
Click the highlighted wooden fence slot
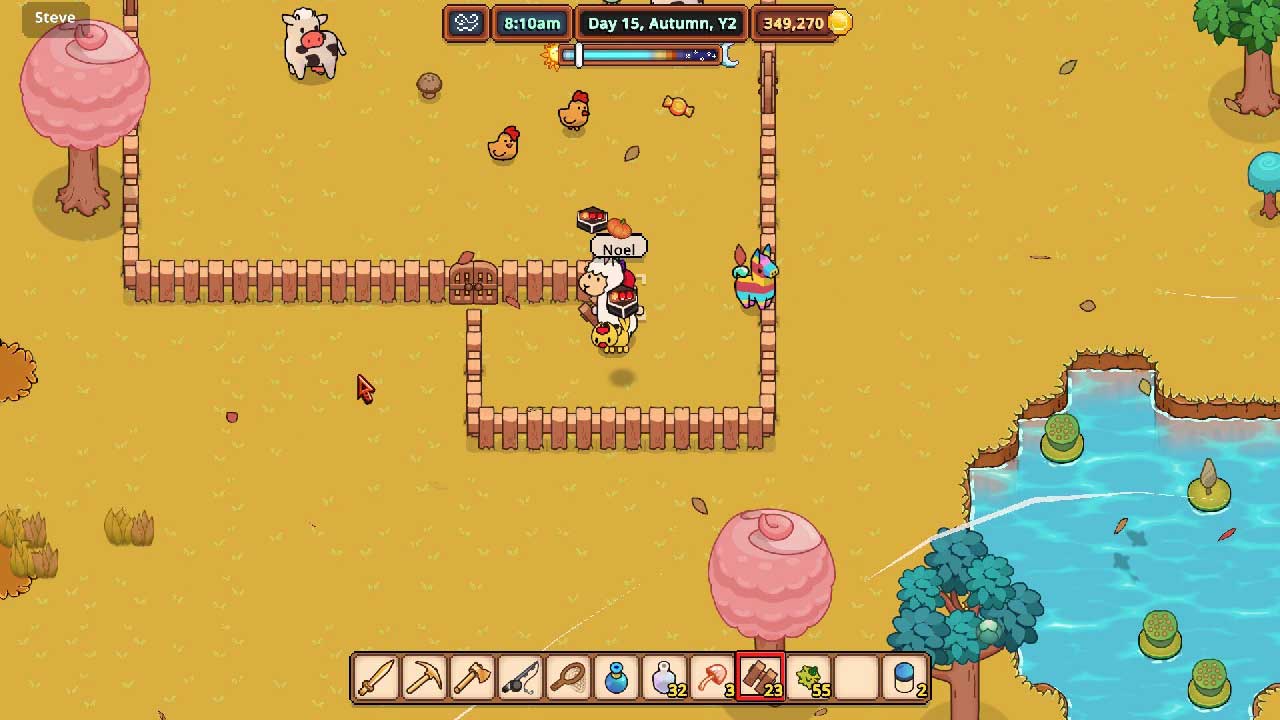[760, 677]
